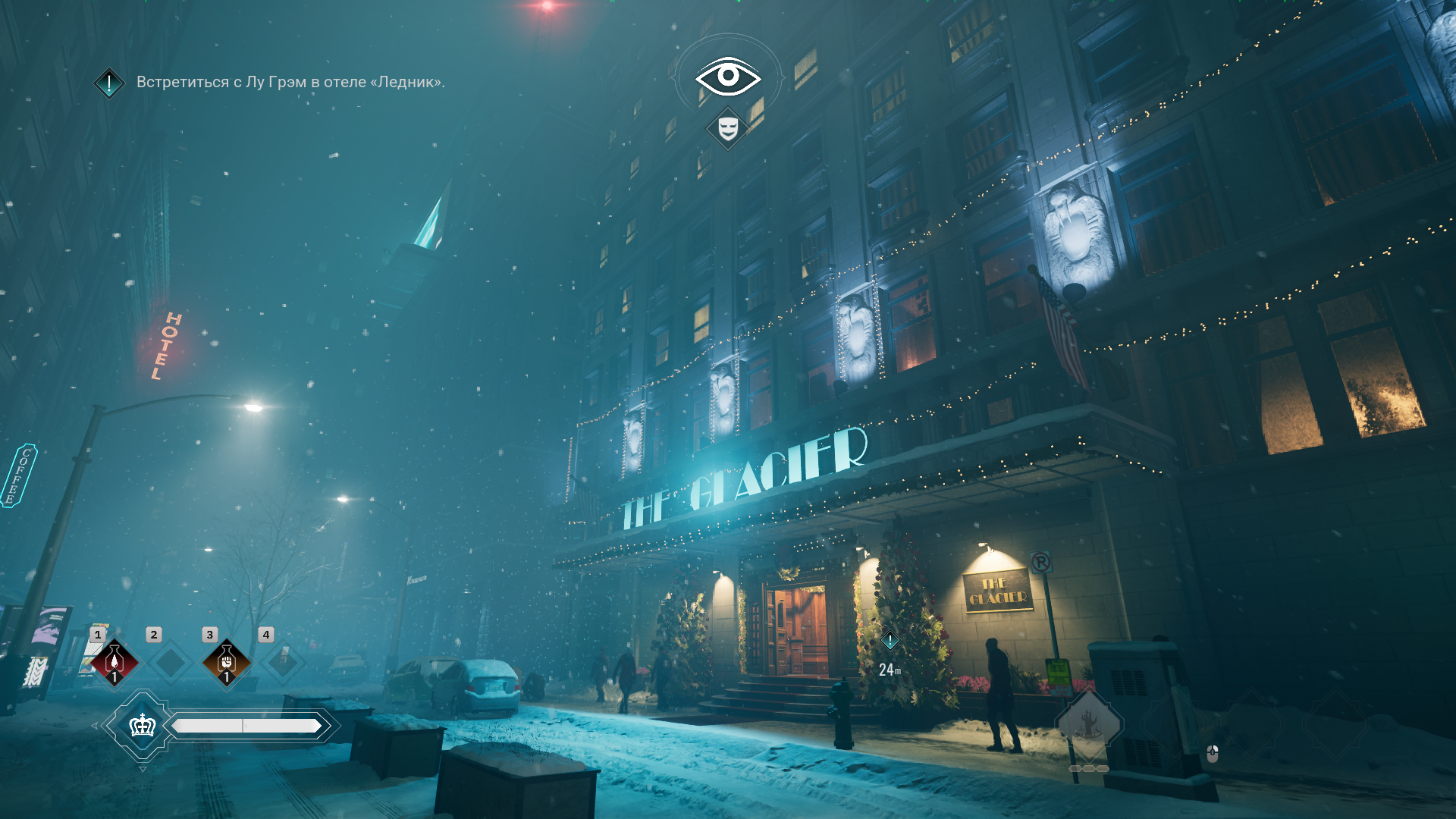The width and height of the screenshot is (1456, 819).
Task: Open the quest objective about meeting Lou Graham
Action: coord(290,82)
